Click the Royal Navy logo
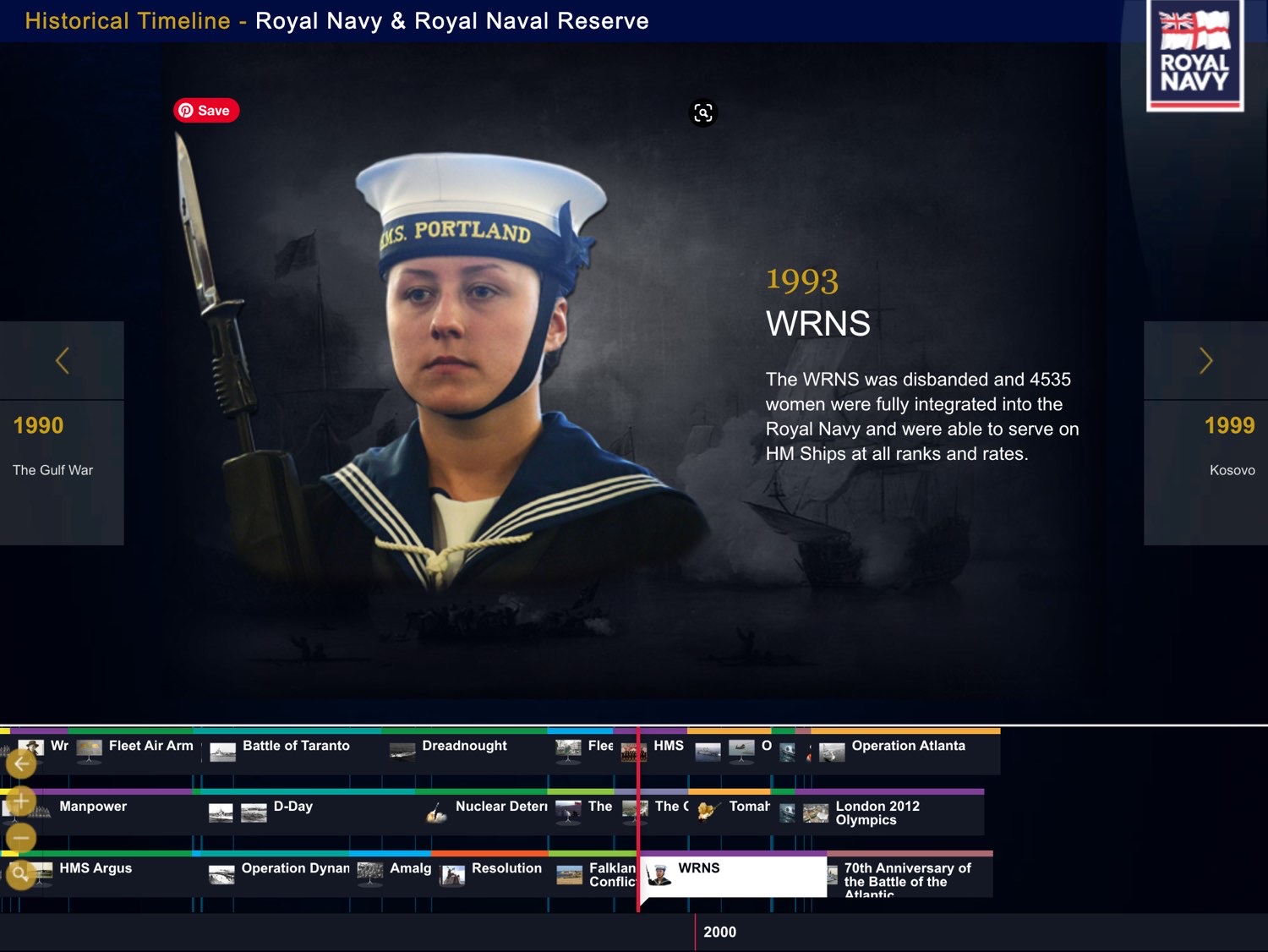Image resolution: width=1268 pixels, height=952 pixels. (x=1194, y=57)
